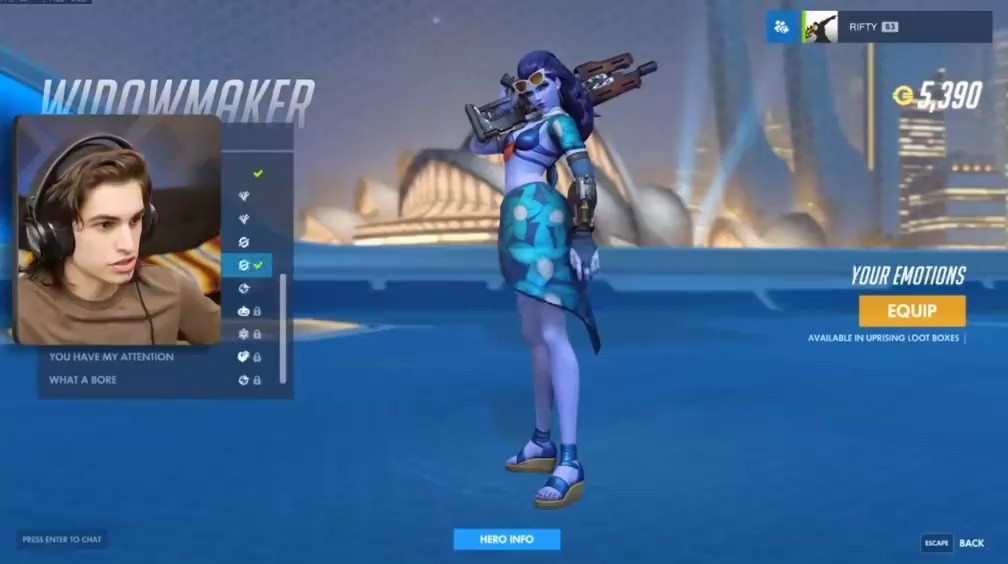Equip the Your Emotions voice line
This screenshot has height=564, width=1008.
[911, 311]
